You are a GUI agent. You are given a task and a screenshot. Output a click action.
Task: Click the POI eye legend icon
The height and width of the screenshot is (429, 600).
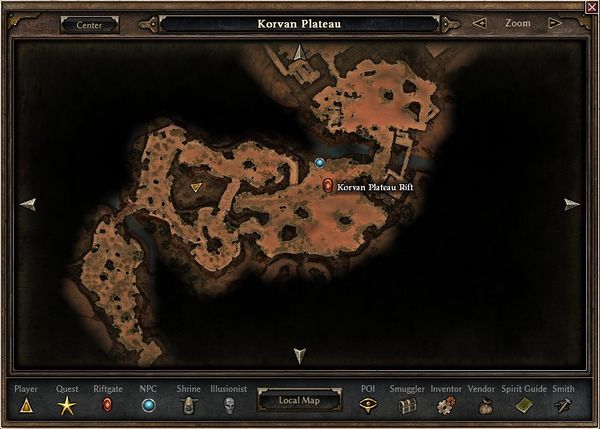coord(368,405)
